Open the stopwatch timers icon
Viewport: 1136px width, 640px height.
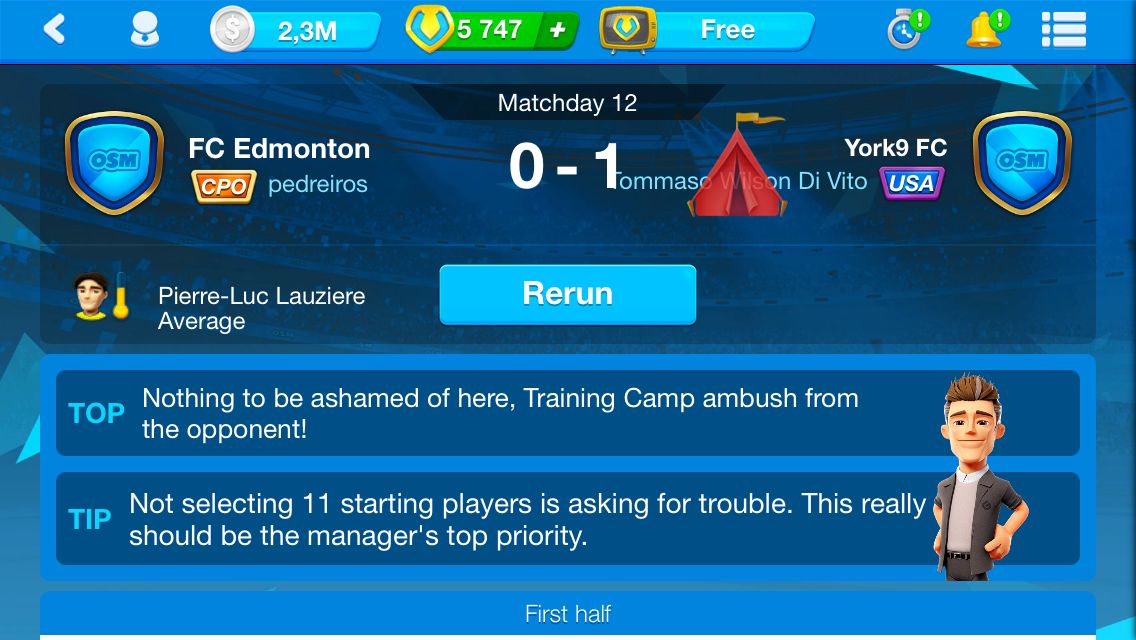pos(905,30)
